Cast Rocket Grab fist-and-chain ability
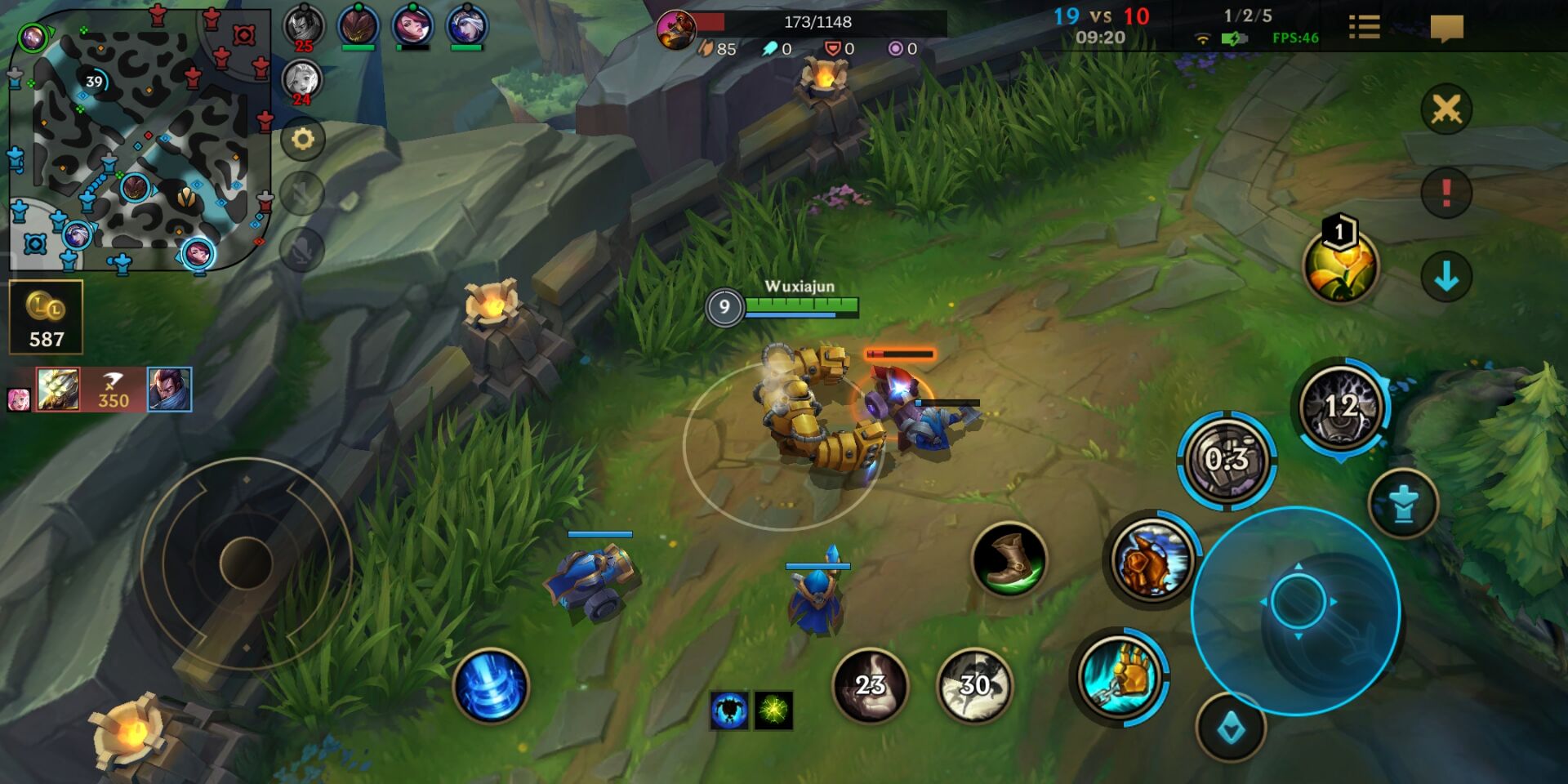This screenshot has height=784, width=1568. coord(1121,675)
